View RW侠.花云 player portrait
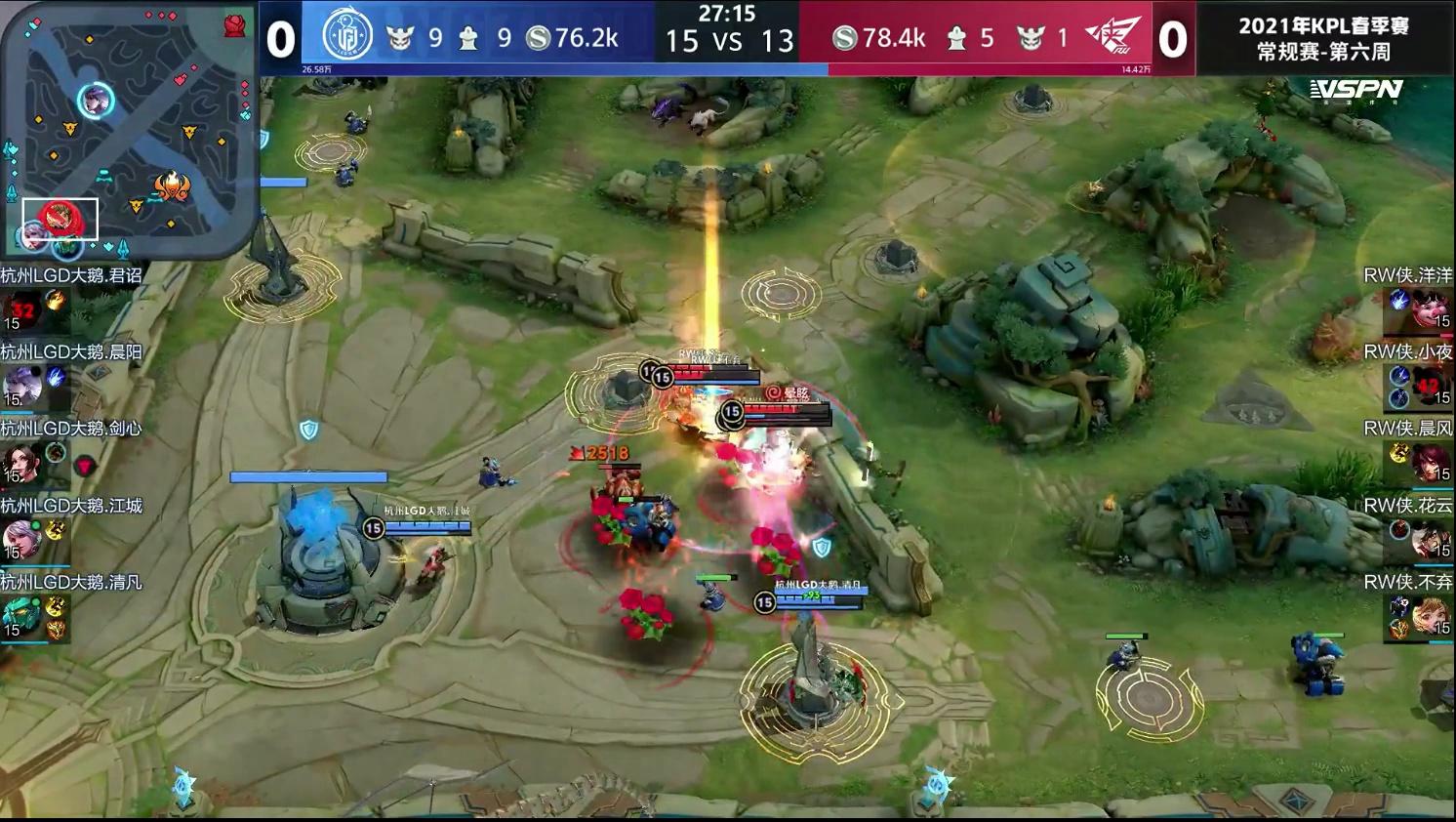This screenshot has height=822, width=1456. pos(1429,540)
